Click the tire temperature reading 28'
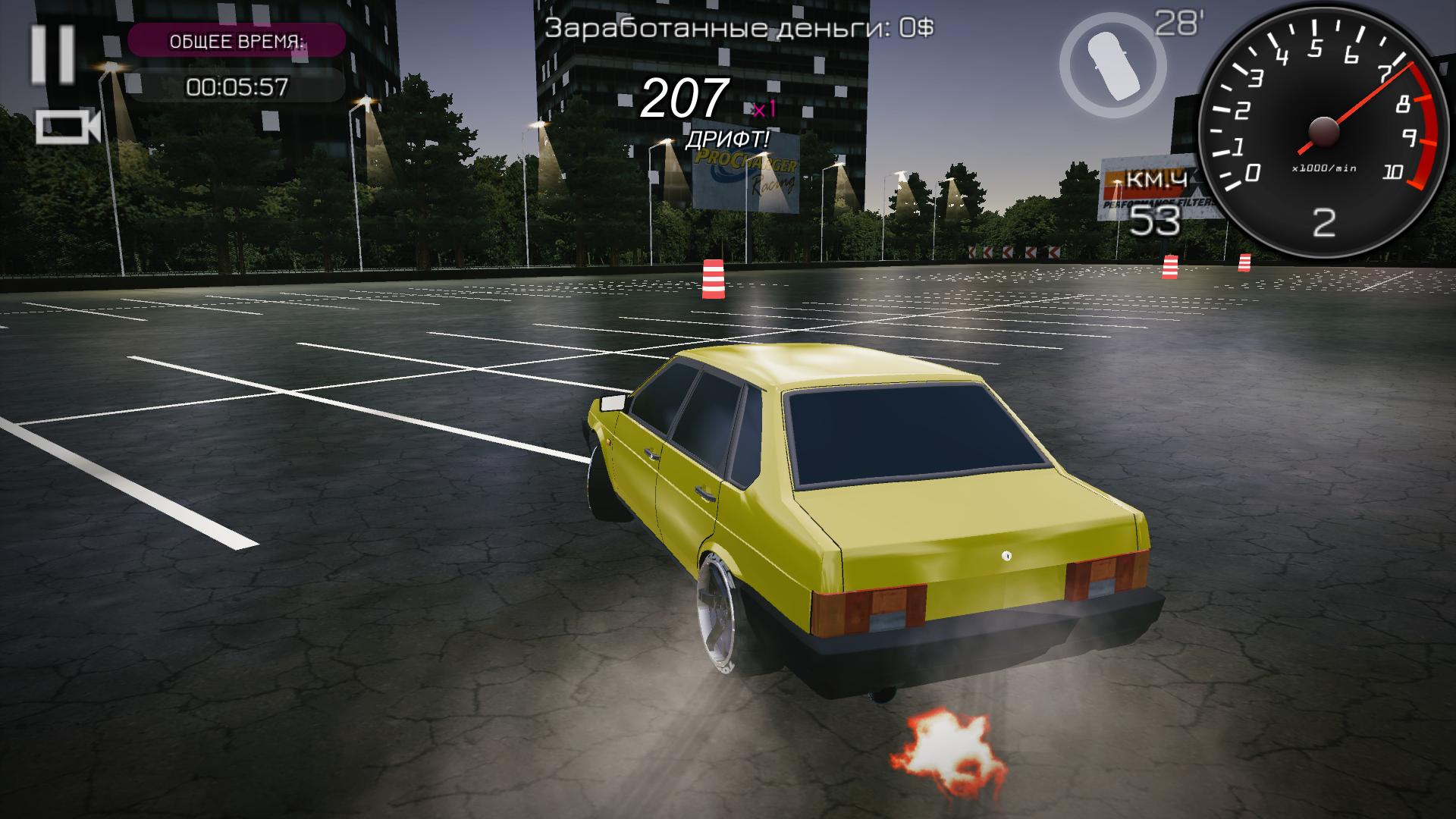Image resolution: width=1456 pixels, height=819 pixels. (1176, 23)
